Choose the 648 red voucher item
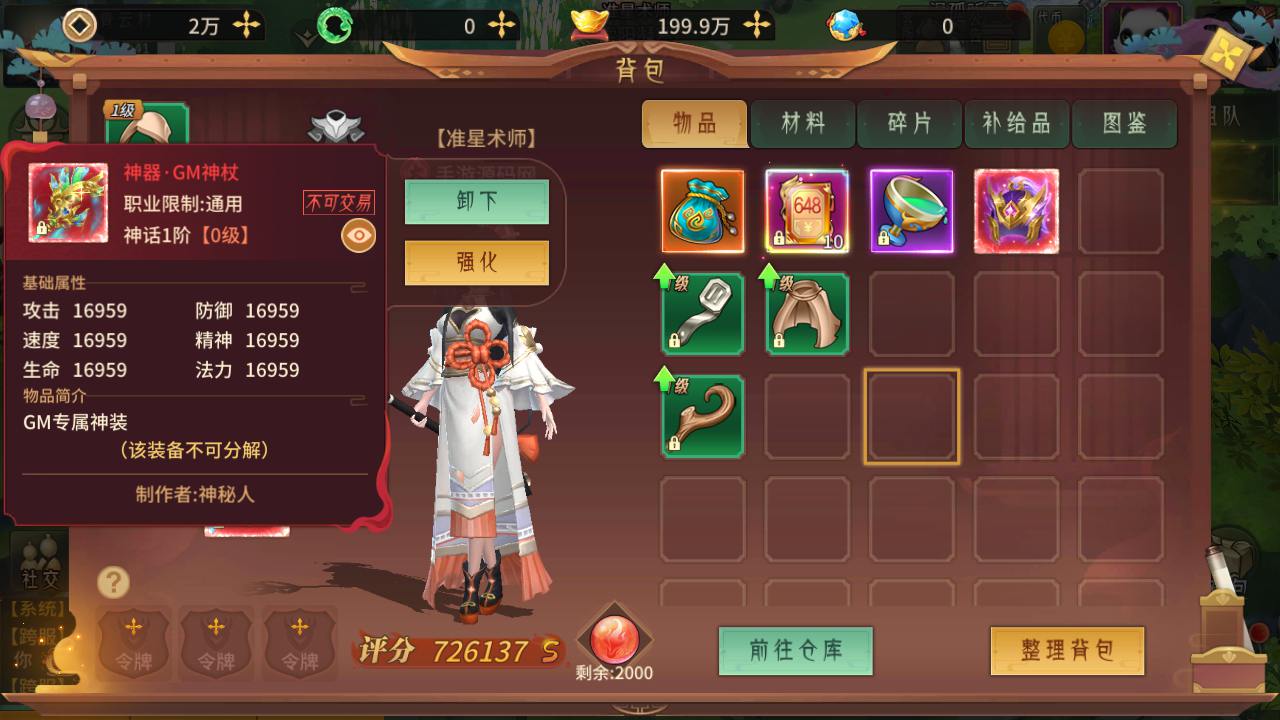Image resolution: width=1280 pixels, height=720 pixels. pyautogui.click(x=807, y=211)
